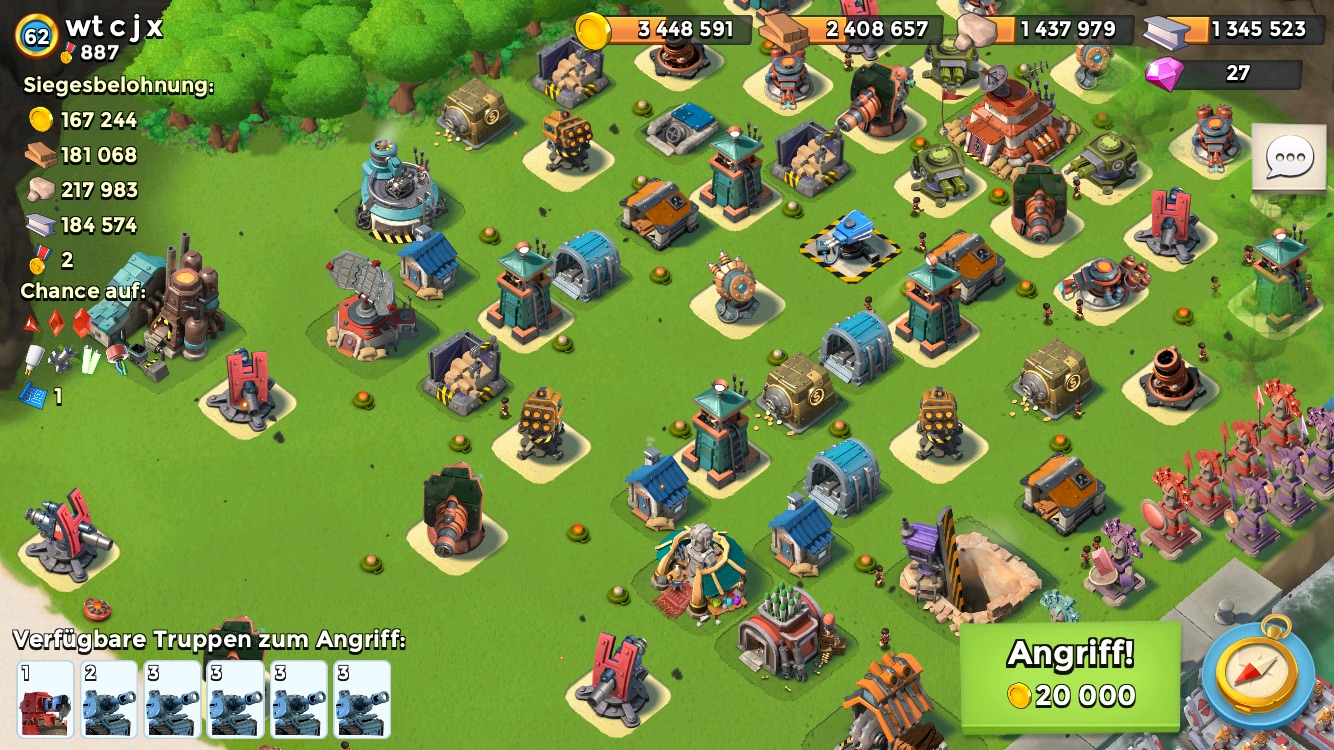The width and height of the screenshot is (1334, 750).
Task: Tap the level 62 player badge
Action: [x=37, y=36]
